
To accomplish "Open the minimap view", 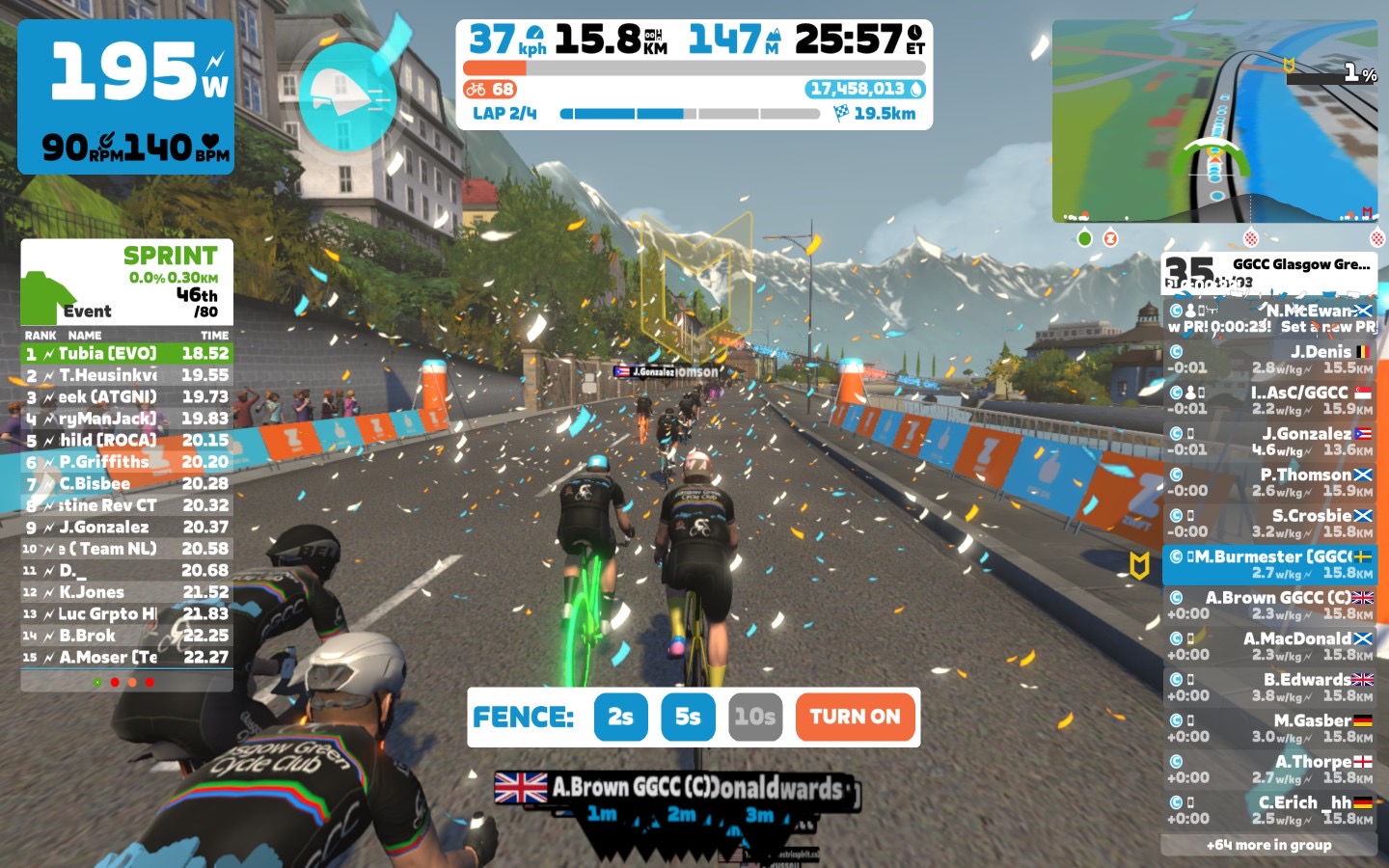I will pos(1214,121).
